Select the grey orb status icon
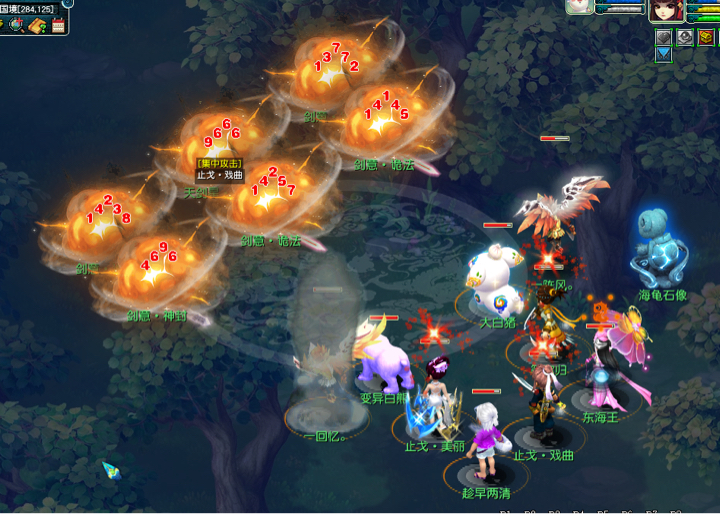Screen dimensions: 720x514 (685, 38)
